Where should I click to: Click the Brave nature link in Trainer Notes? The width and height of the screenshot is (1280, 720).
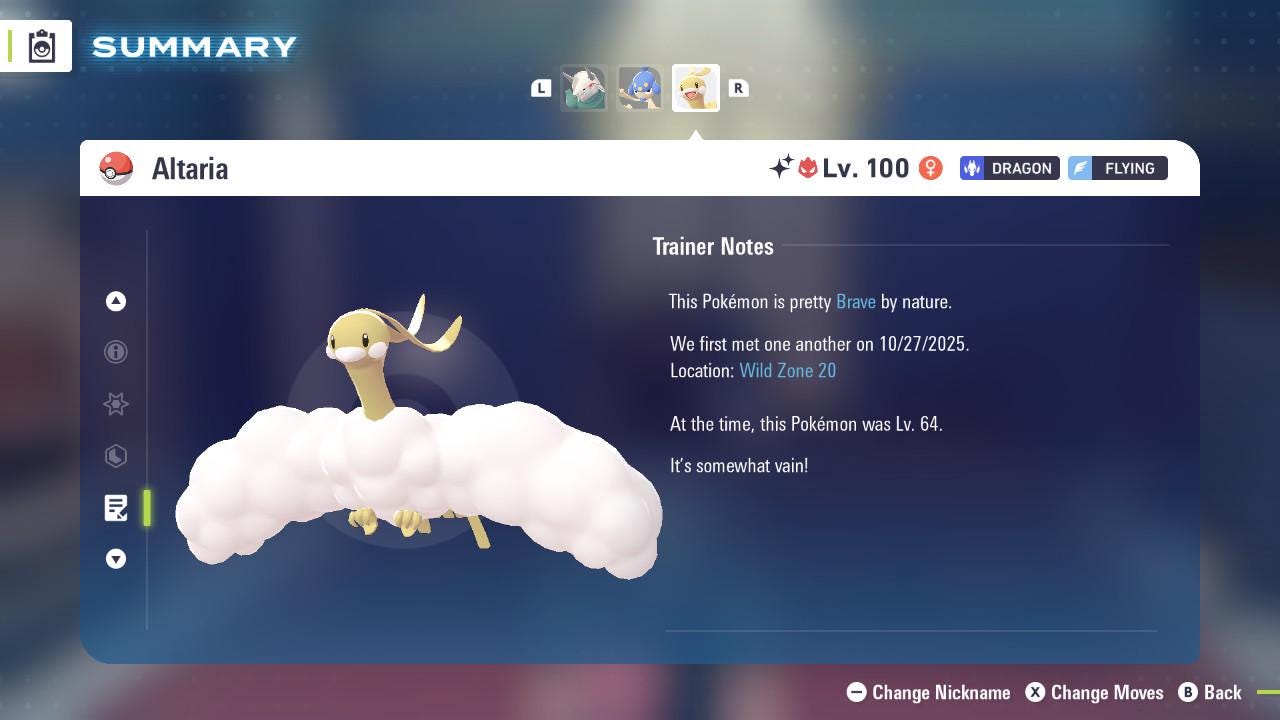[855, 301]
